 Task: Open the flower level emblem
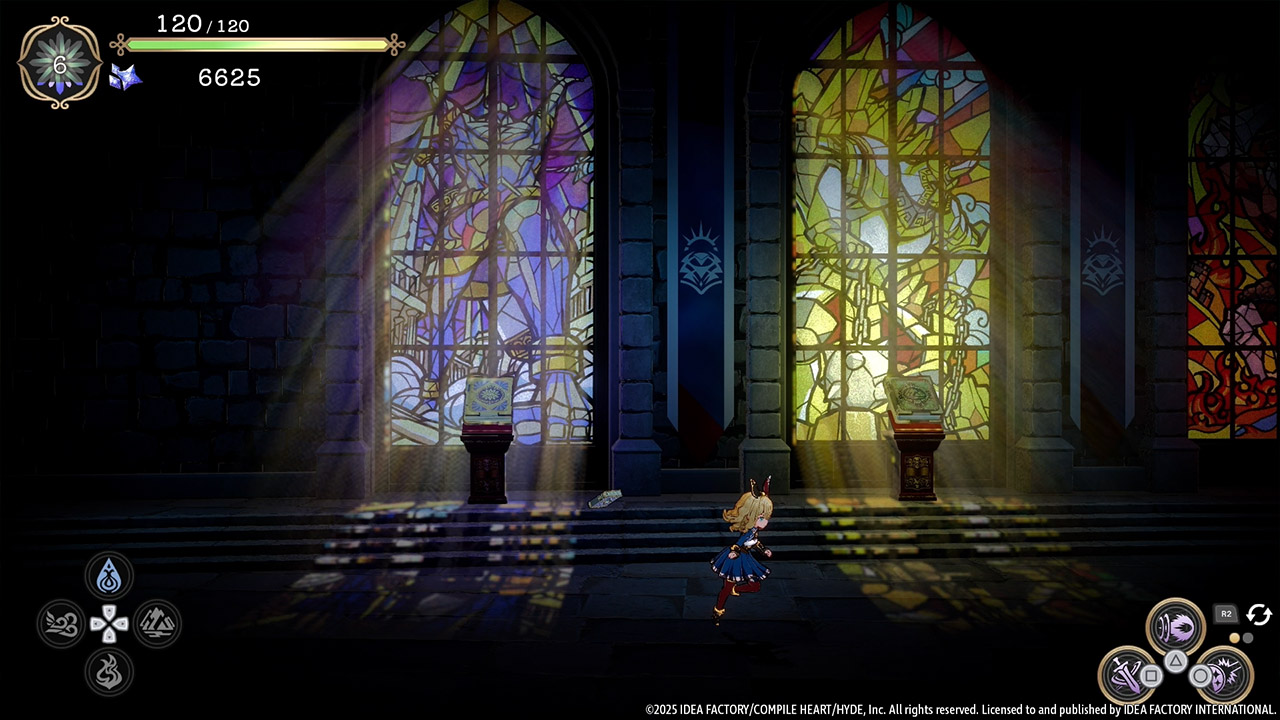[60, 62]
